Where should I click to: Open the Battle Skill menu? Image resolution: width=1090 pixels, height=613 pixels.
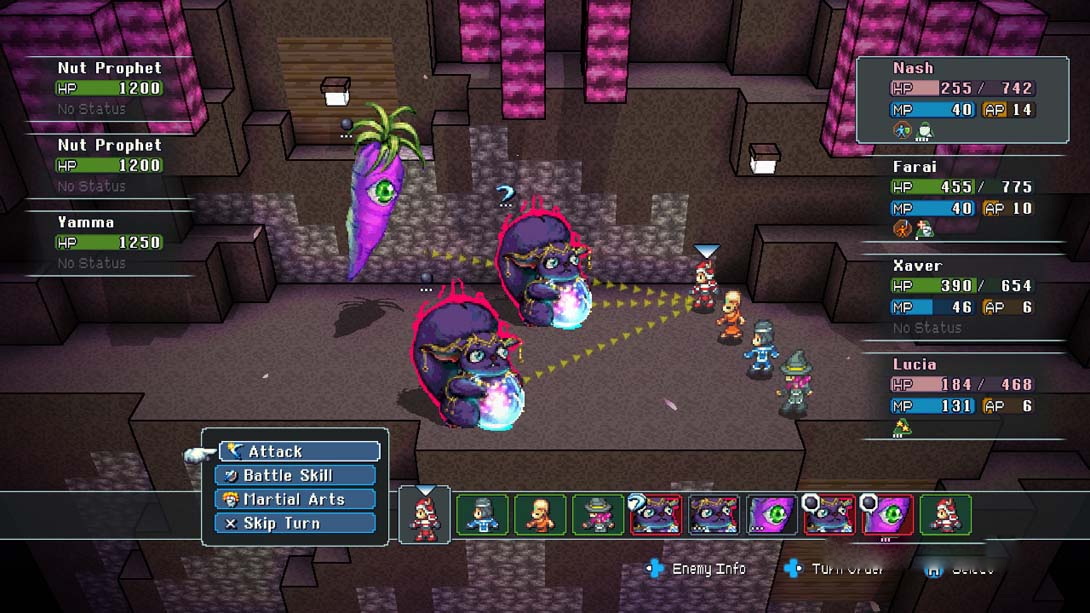[x=296, y=476]
